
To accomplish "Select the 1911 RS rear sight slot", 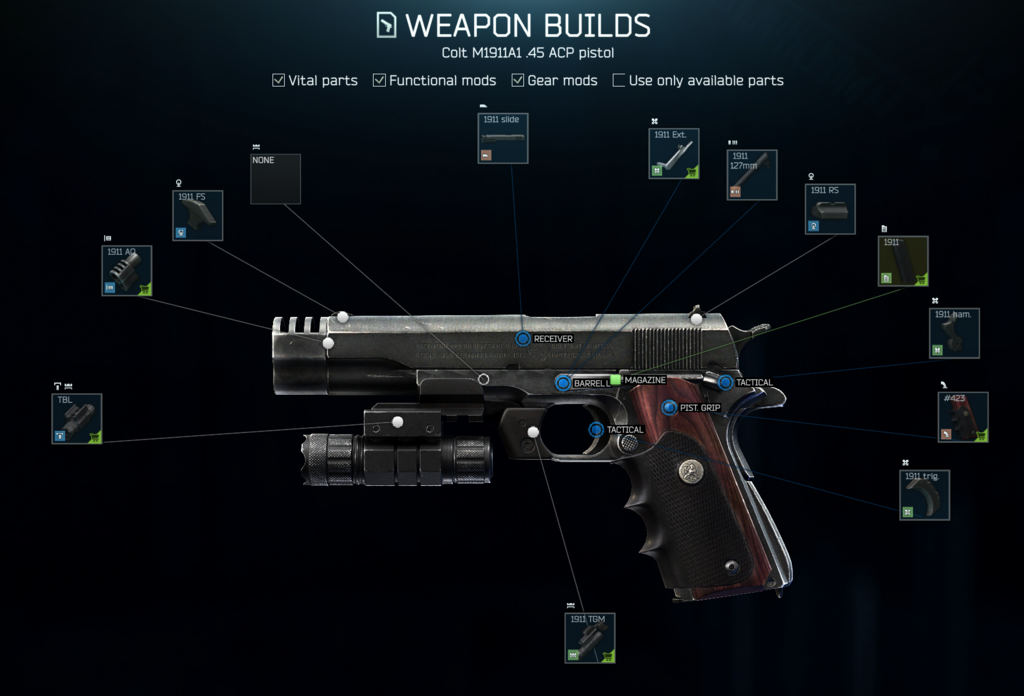I will (x=831, y=208).
